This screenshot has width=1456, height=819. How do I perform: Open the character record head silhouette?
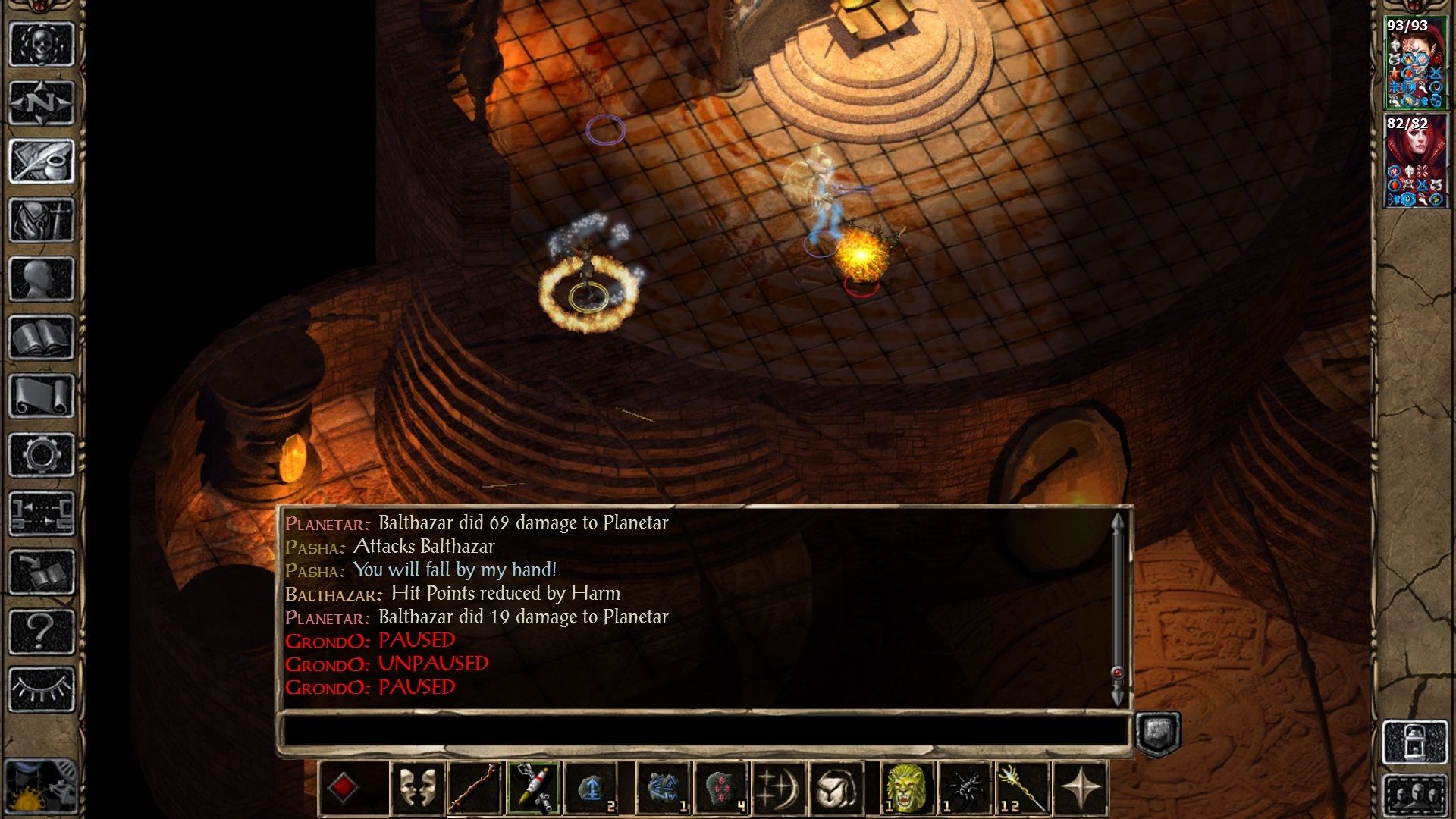tap(42, 278)
